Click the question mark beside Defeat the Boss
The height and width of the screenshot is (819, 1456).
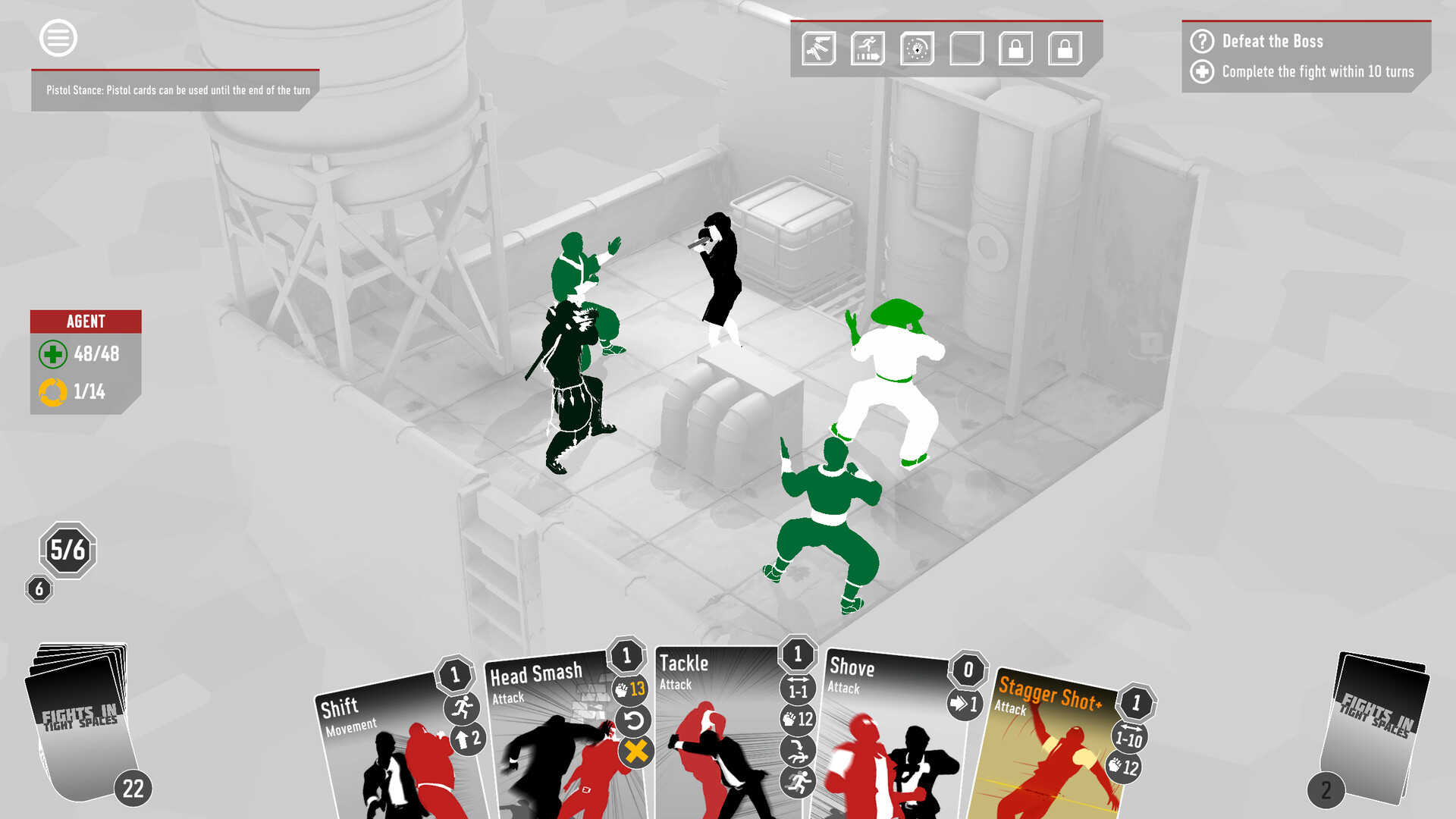pos(1200,41)
